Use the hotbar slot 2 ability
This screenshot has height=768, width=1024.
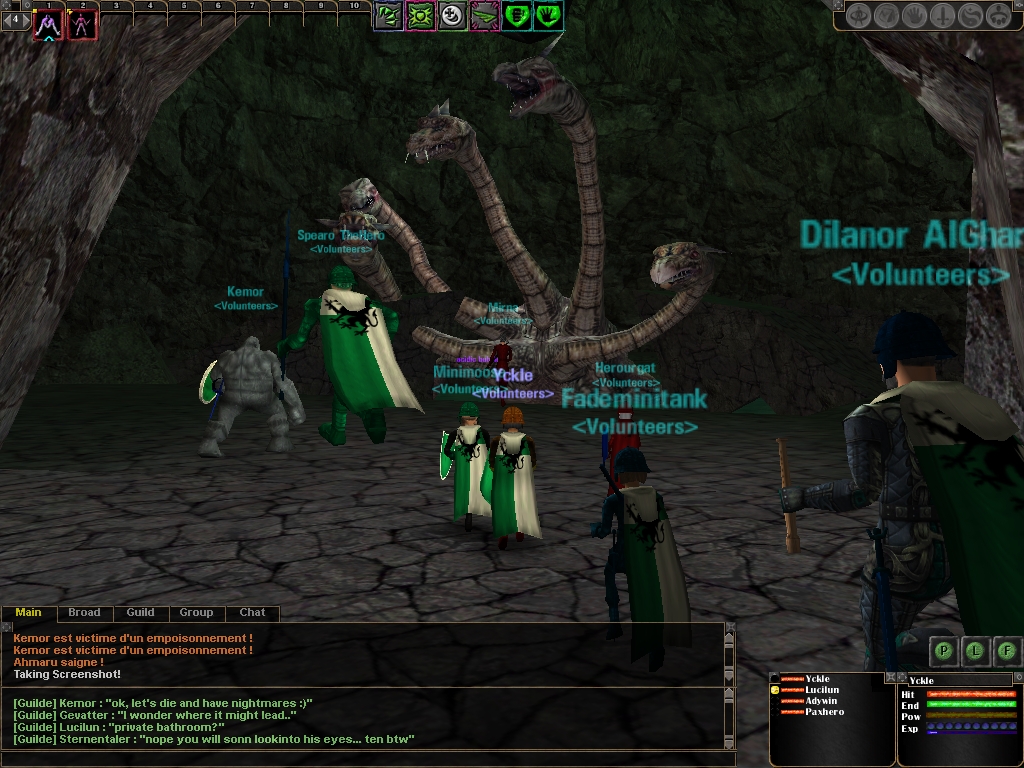tap(83, 25)
